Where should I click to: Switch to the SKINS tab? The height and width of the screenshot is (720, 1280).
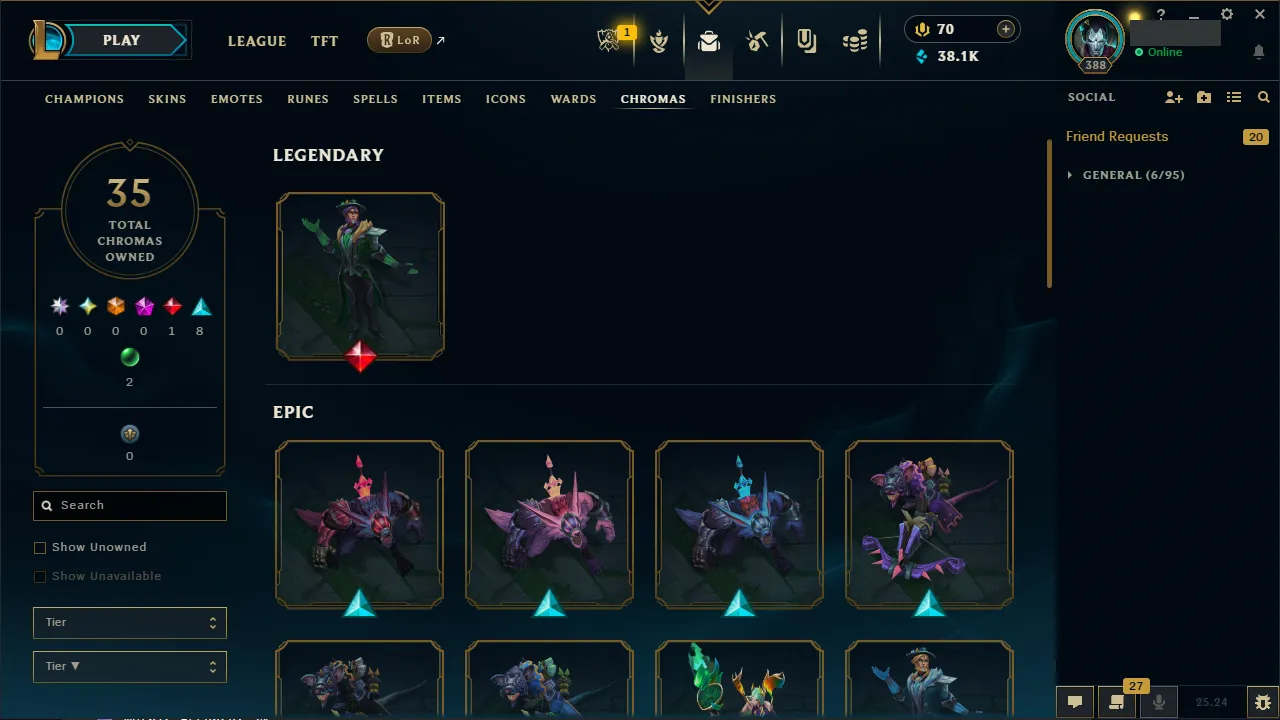point(167,99)
